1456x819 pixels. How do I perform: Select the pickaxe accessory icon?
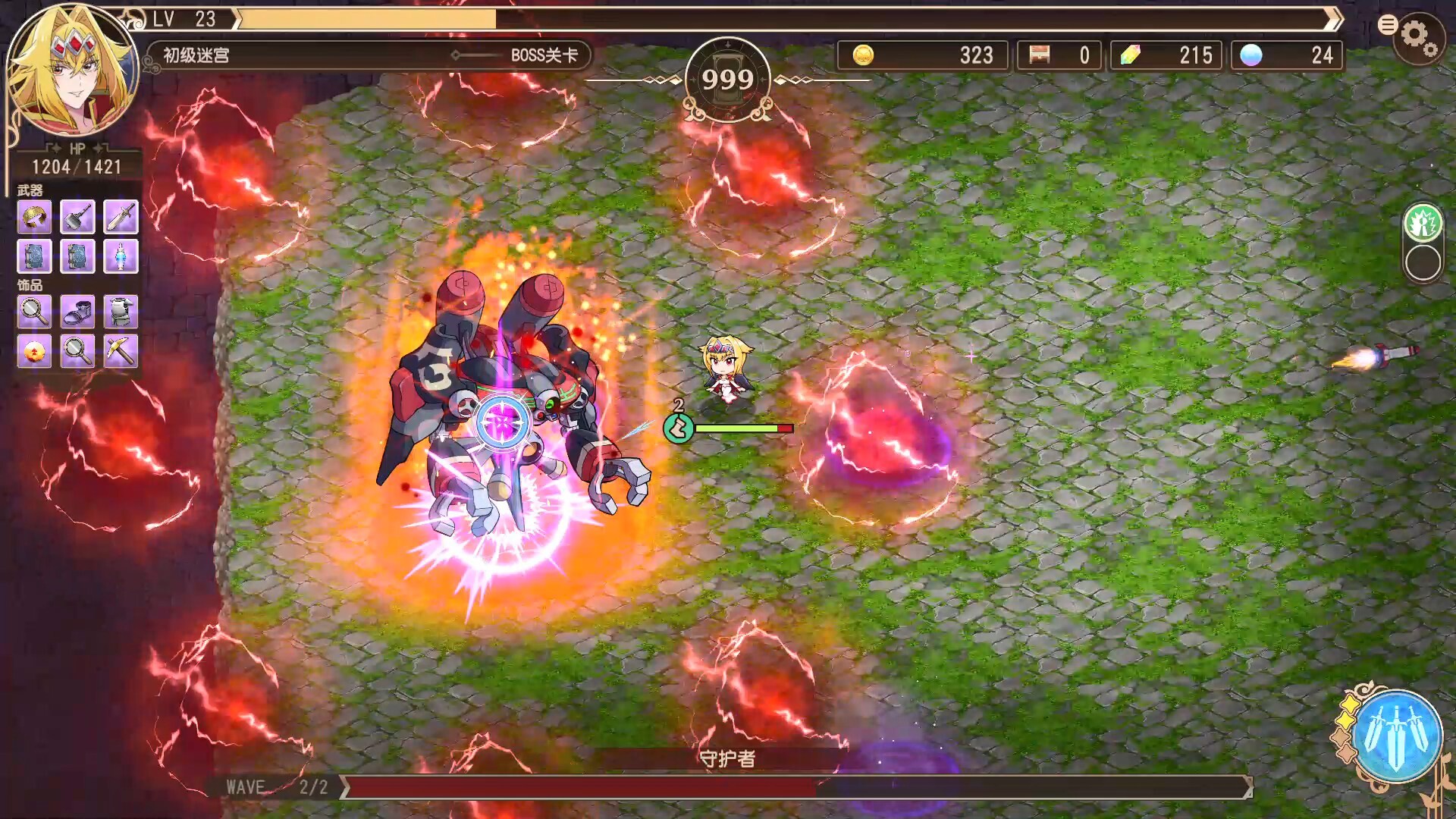pos(122,352)
